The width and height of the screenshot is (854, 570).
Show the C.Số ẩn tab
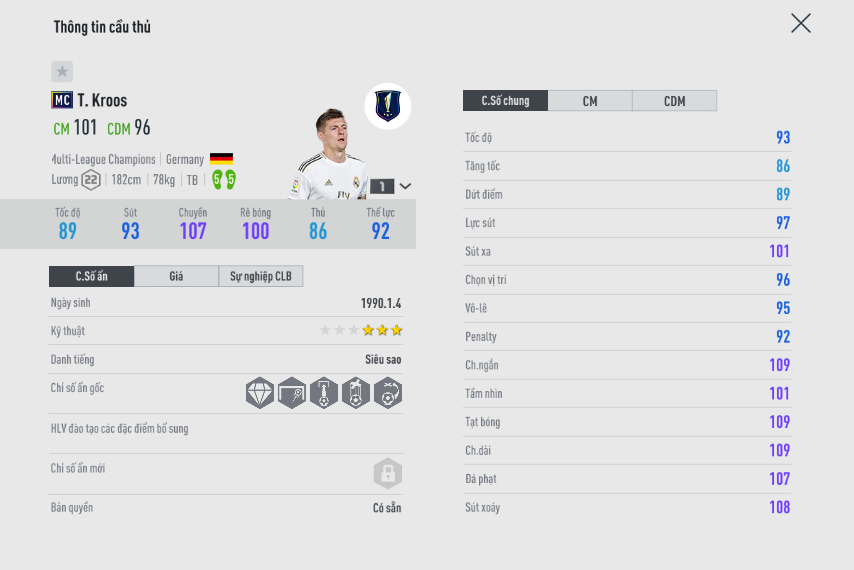coord(91,276)
